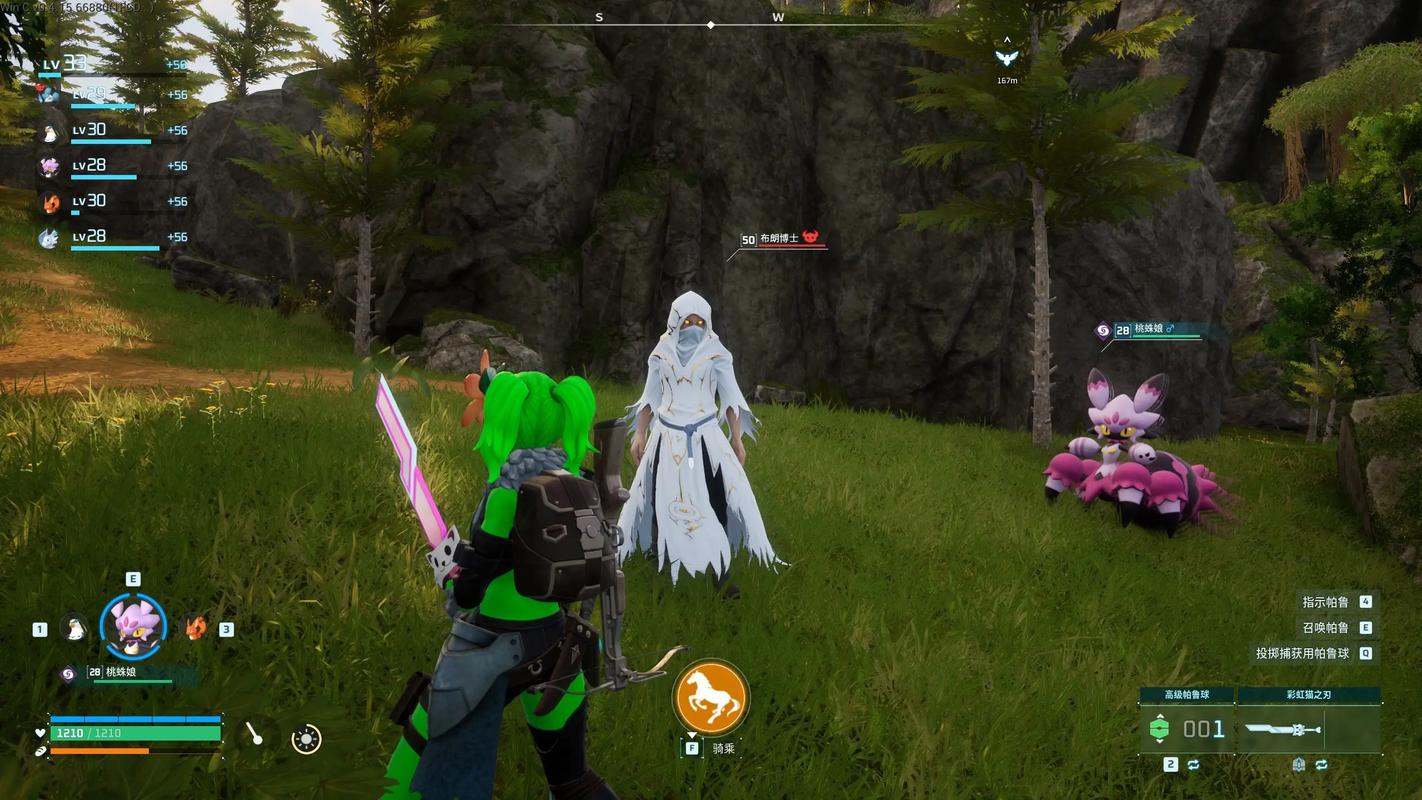Select the rainbow cat blade weapon slot
1422x800 pixels.
[x=1308, y=729]
